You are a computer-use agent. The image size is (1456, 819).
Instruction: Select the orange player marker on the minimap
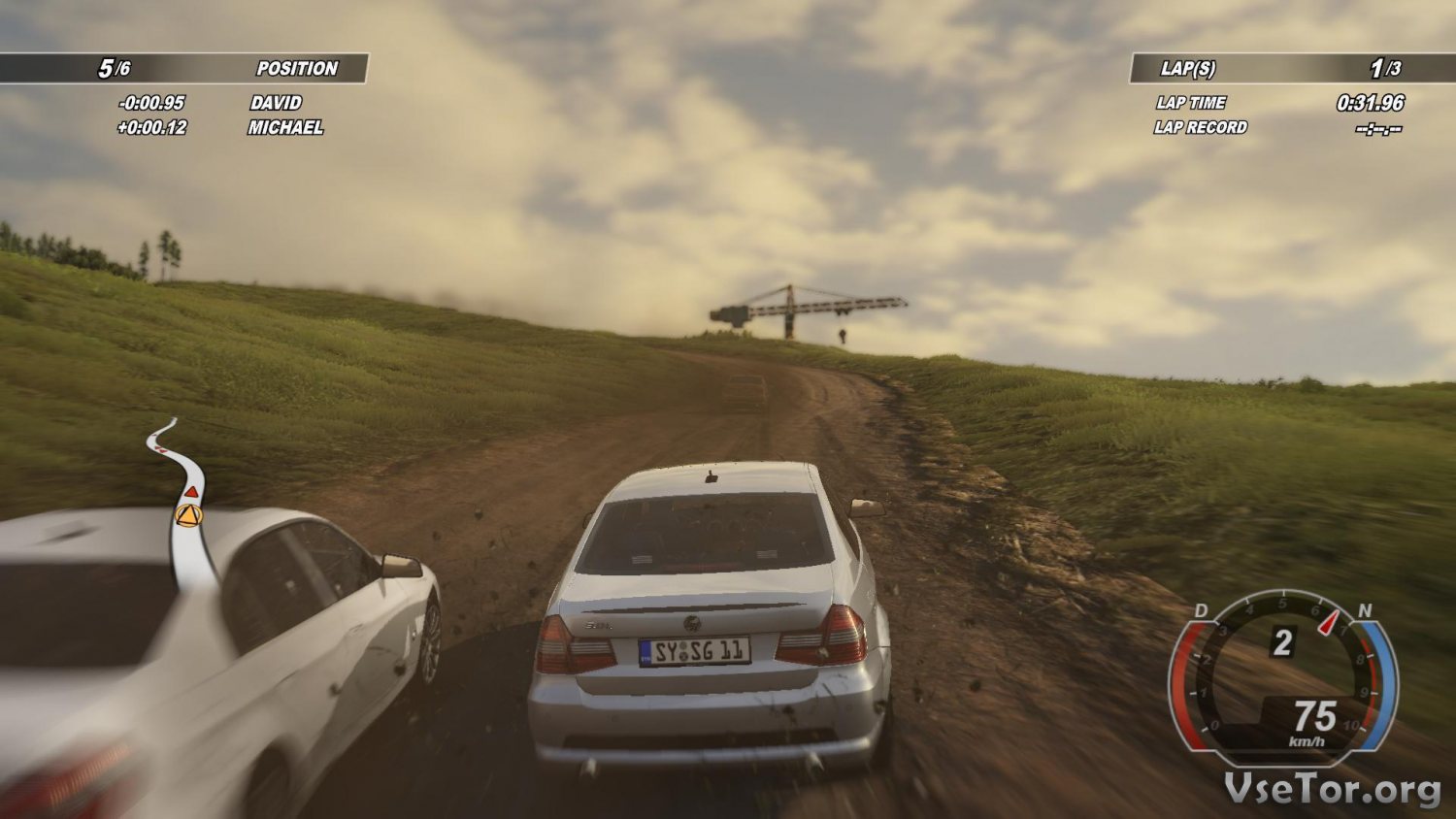click(x=188, y=515)
